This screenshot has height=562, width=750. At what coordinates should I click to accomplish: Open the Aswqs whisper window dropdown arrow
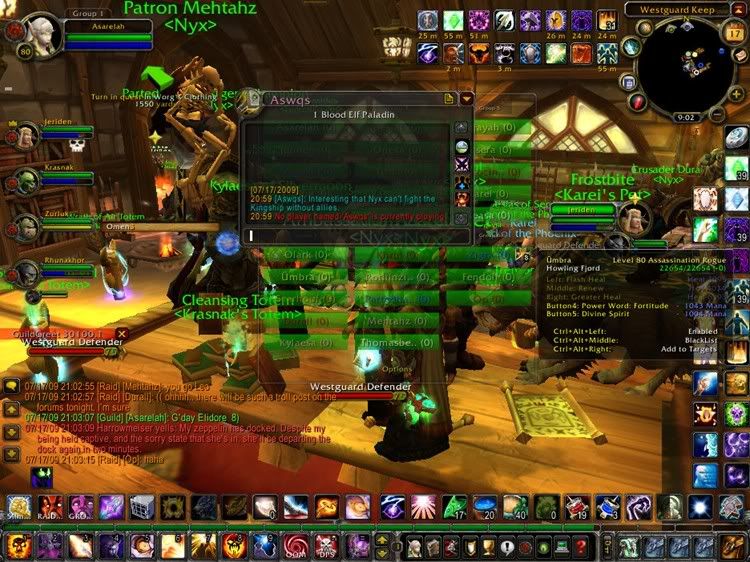(x=466, y=99)
